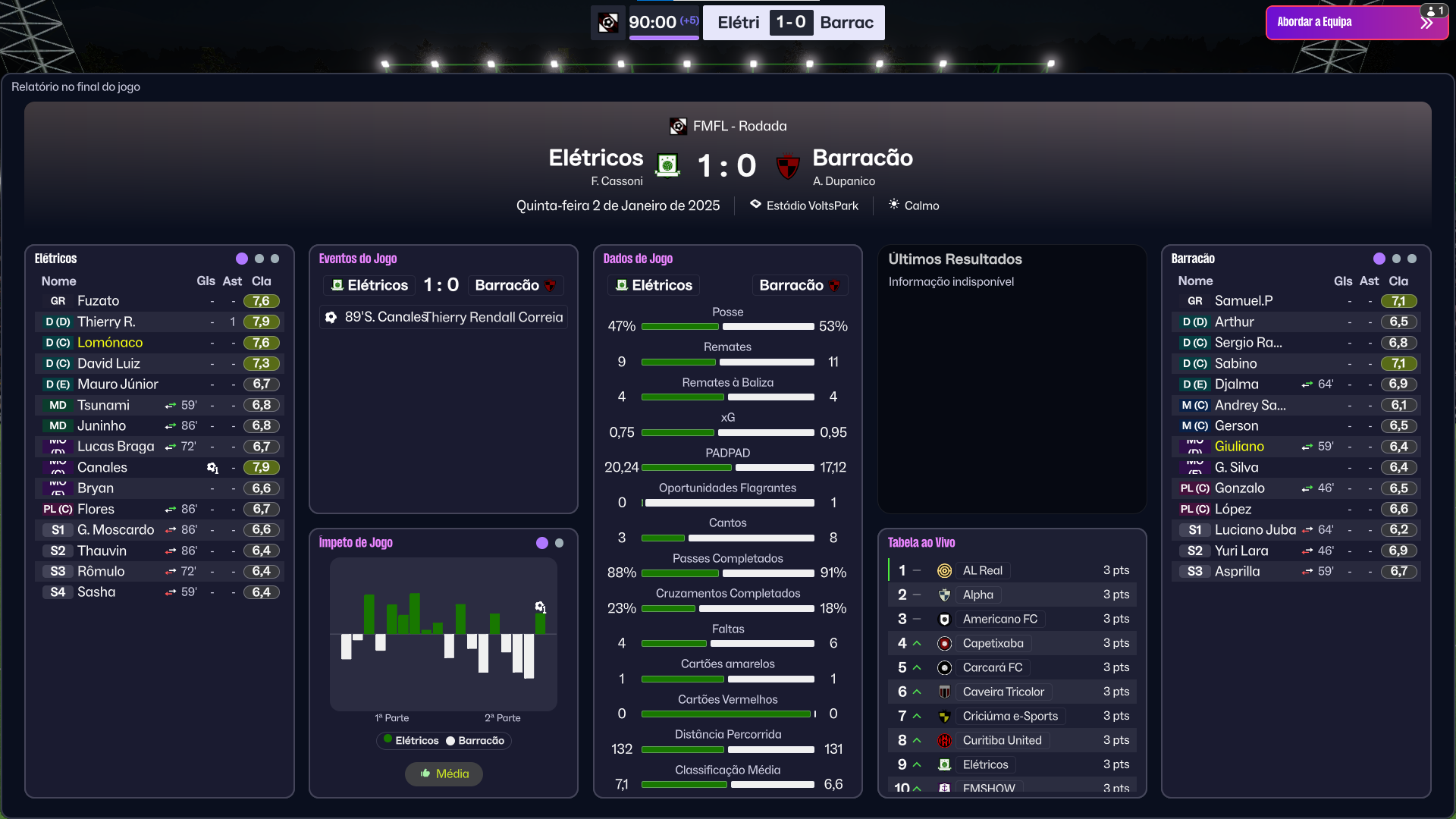Open player Fuzato's row in Elétricos
The height and width of the screenshot is (819, 1456).
(x=99, y=301)
